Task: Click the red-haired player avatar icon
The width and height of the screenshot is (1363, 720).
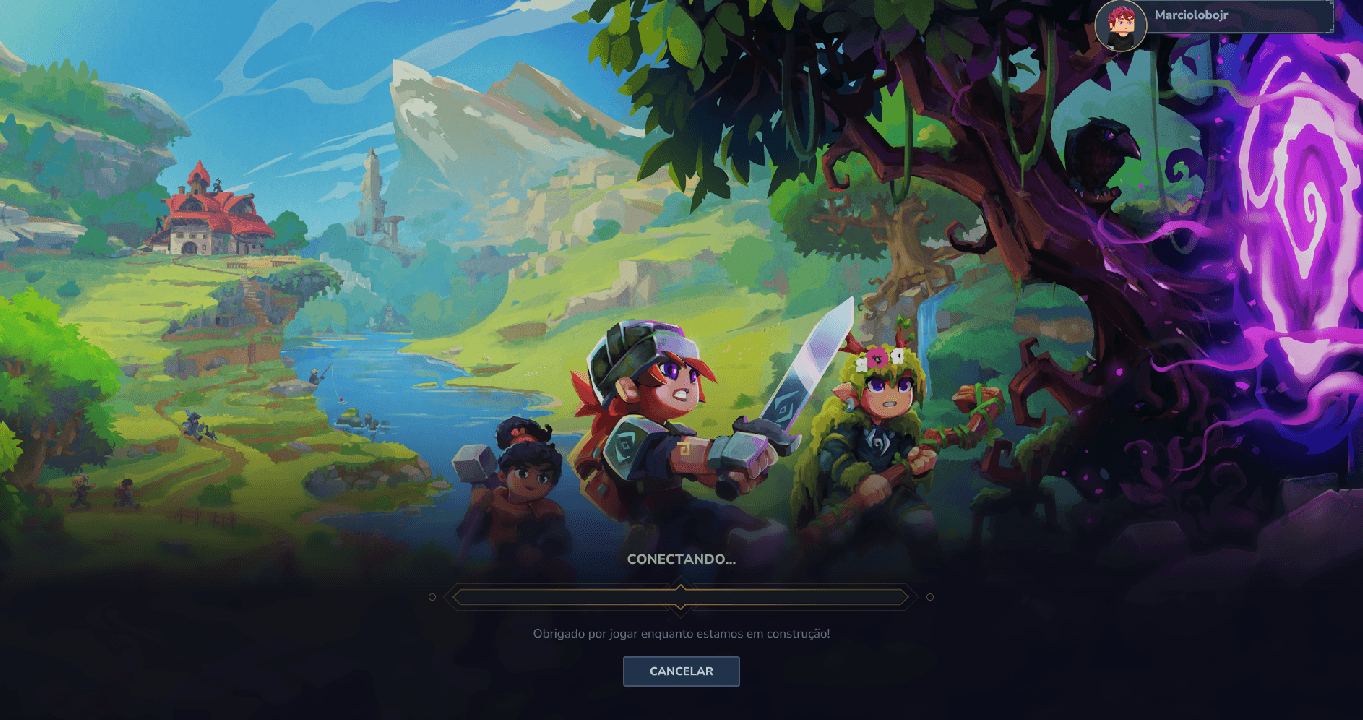Action: click(x=1120, y=24)
